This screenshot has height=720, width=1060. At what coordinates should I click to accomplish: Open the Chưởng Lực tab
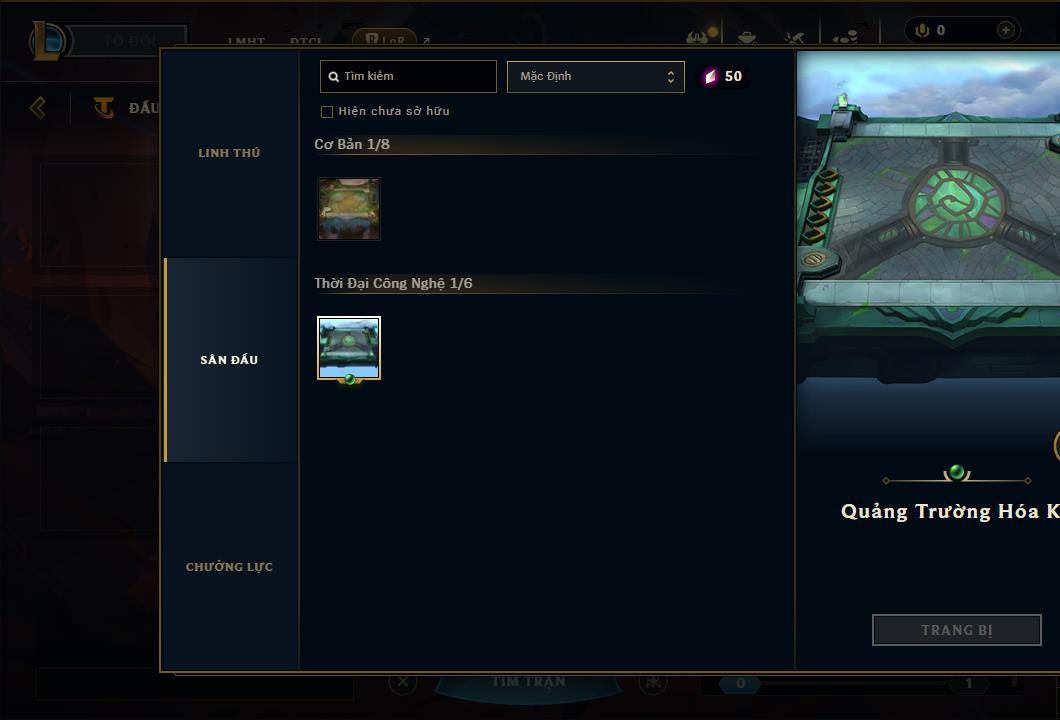229,567
